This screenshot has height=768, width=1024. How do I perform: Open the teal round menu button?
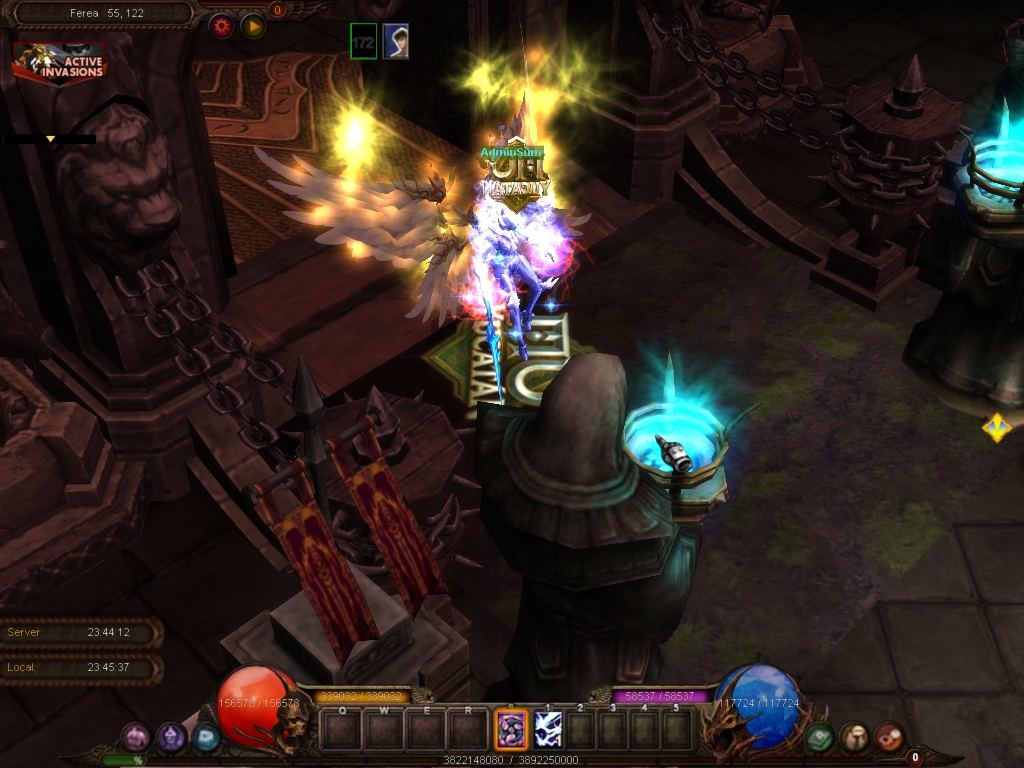click(206, 738)
